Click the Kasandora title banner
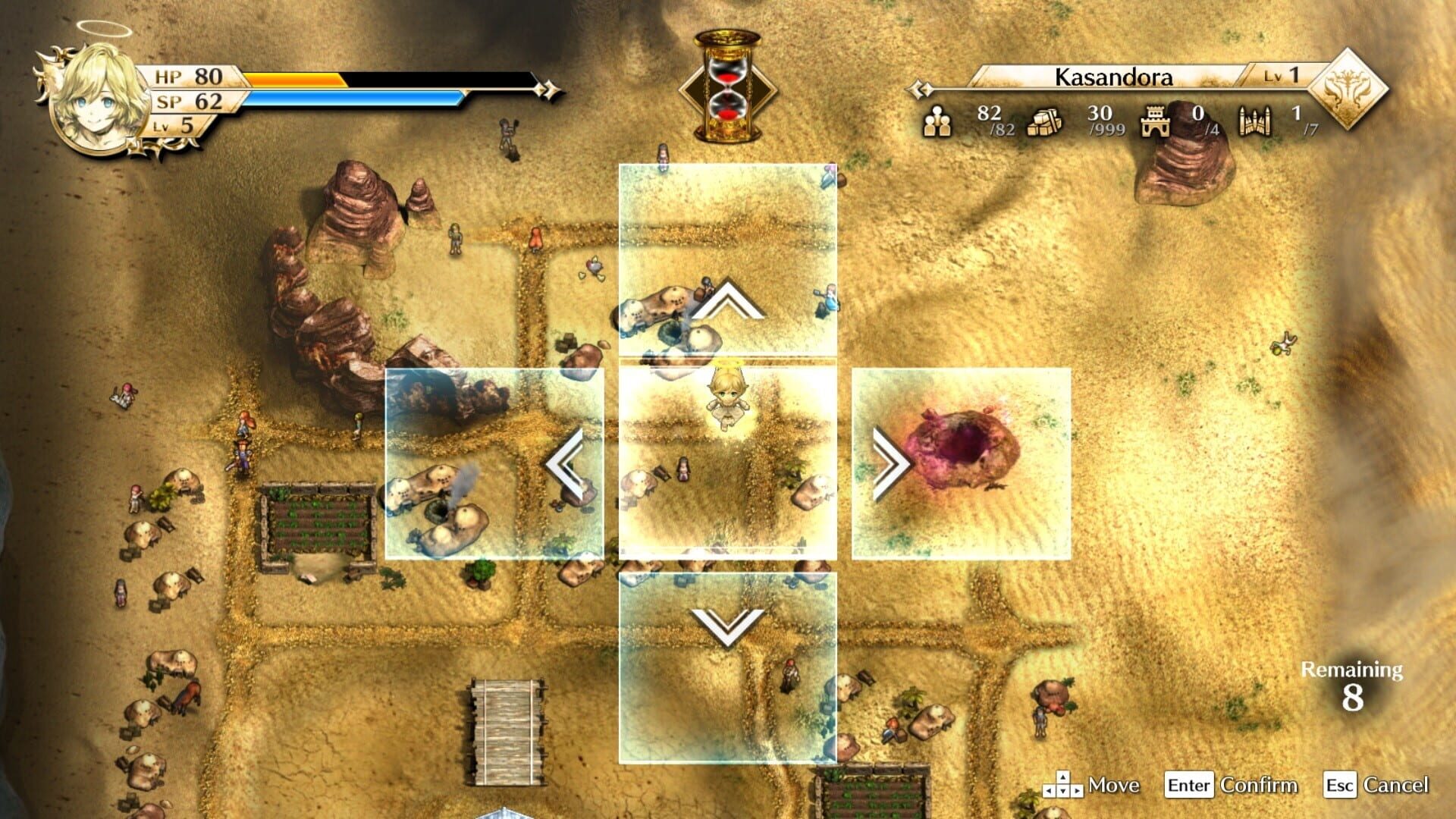Screen dimensions: 1456x819 [1113, 76]
